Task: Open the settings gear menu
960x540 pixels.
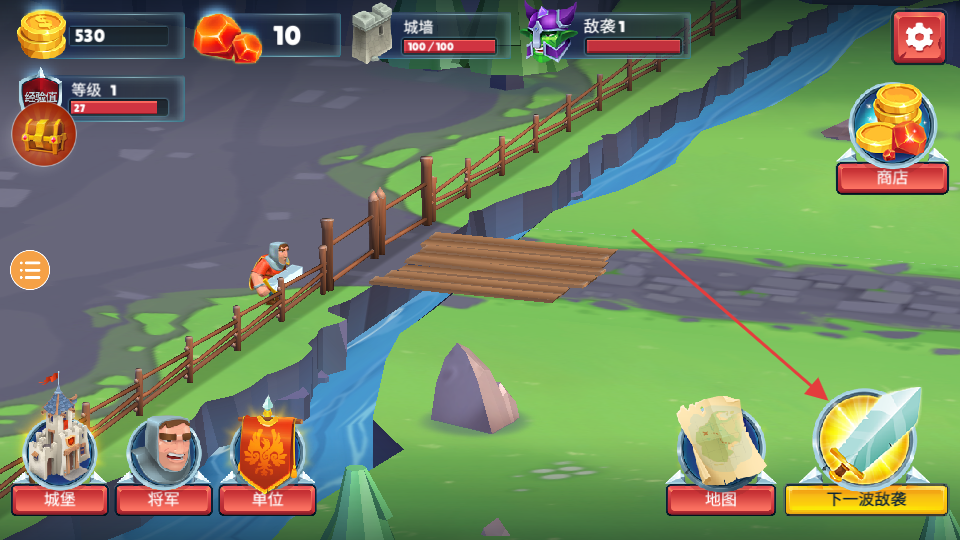Action: 918,38
